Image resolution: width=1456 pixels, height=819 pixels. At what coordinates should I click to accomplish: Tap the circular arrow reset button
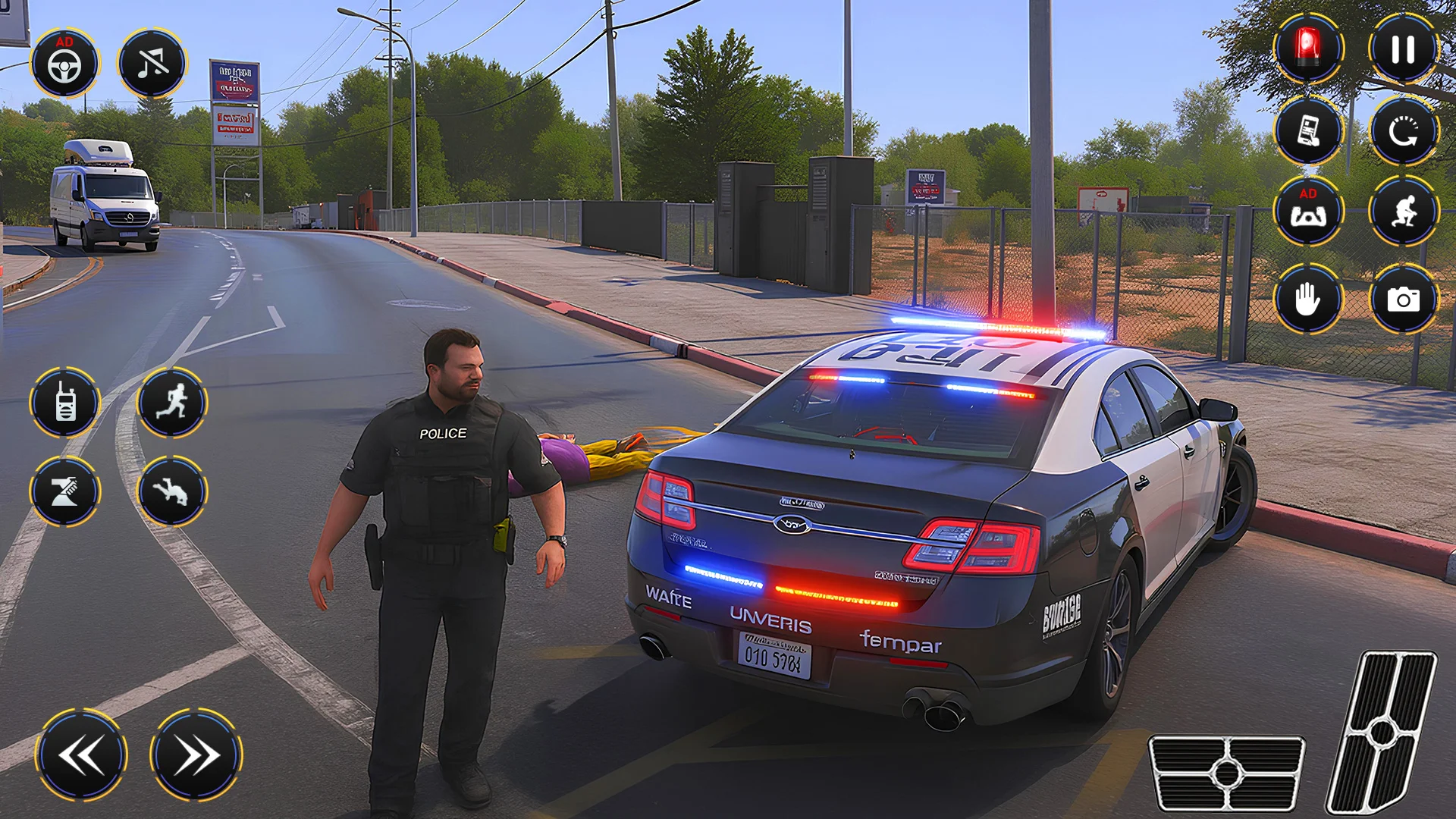tap(1403, 131)
